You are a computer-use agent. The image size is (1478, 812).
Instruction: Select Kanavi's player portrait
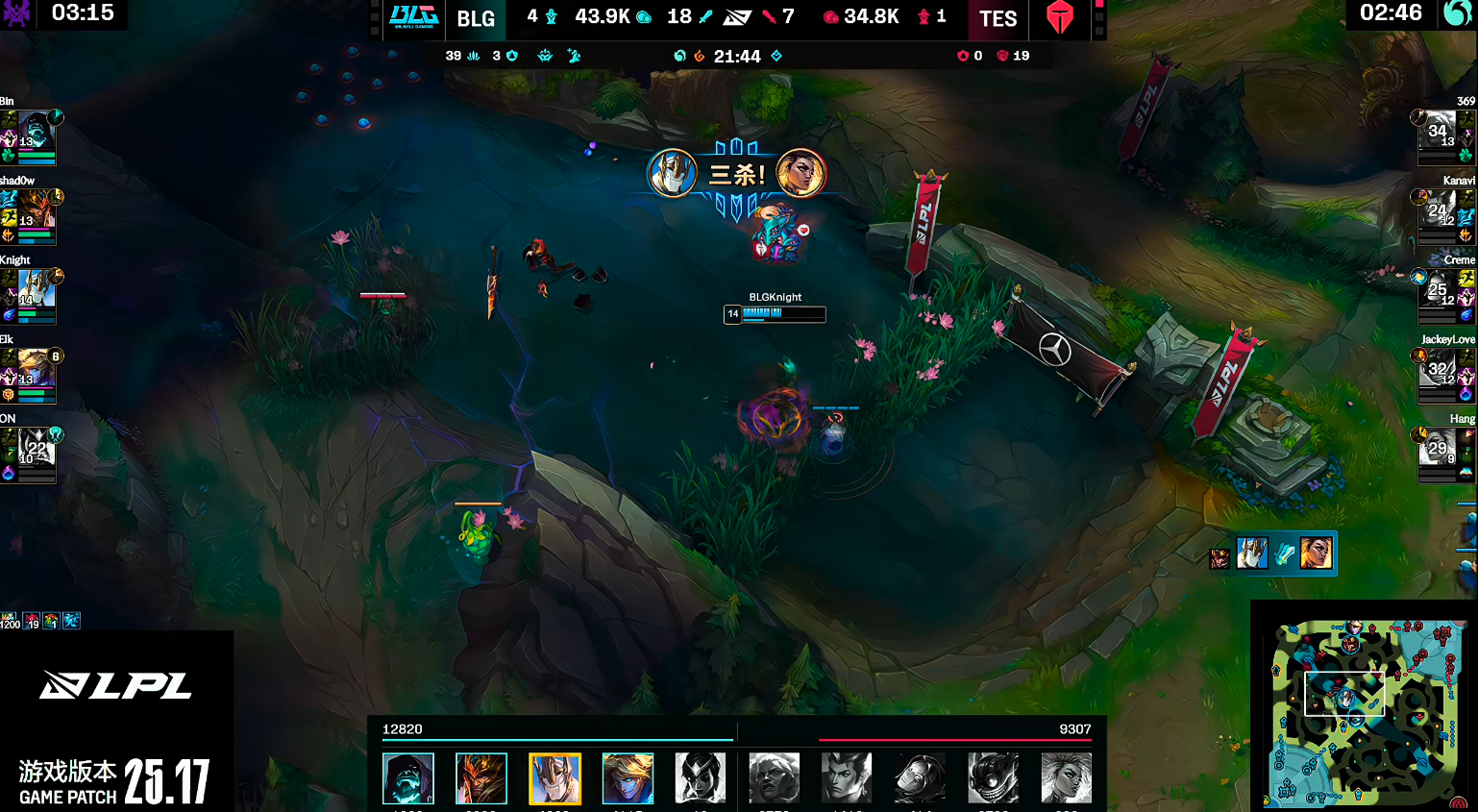point(1438,211)
